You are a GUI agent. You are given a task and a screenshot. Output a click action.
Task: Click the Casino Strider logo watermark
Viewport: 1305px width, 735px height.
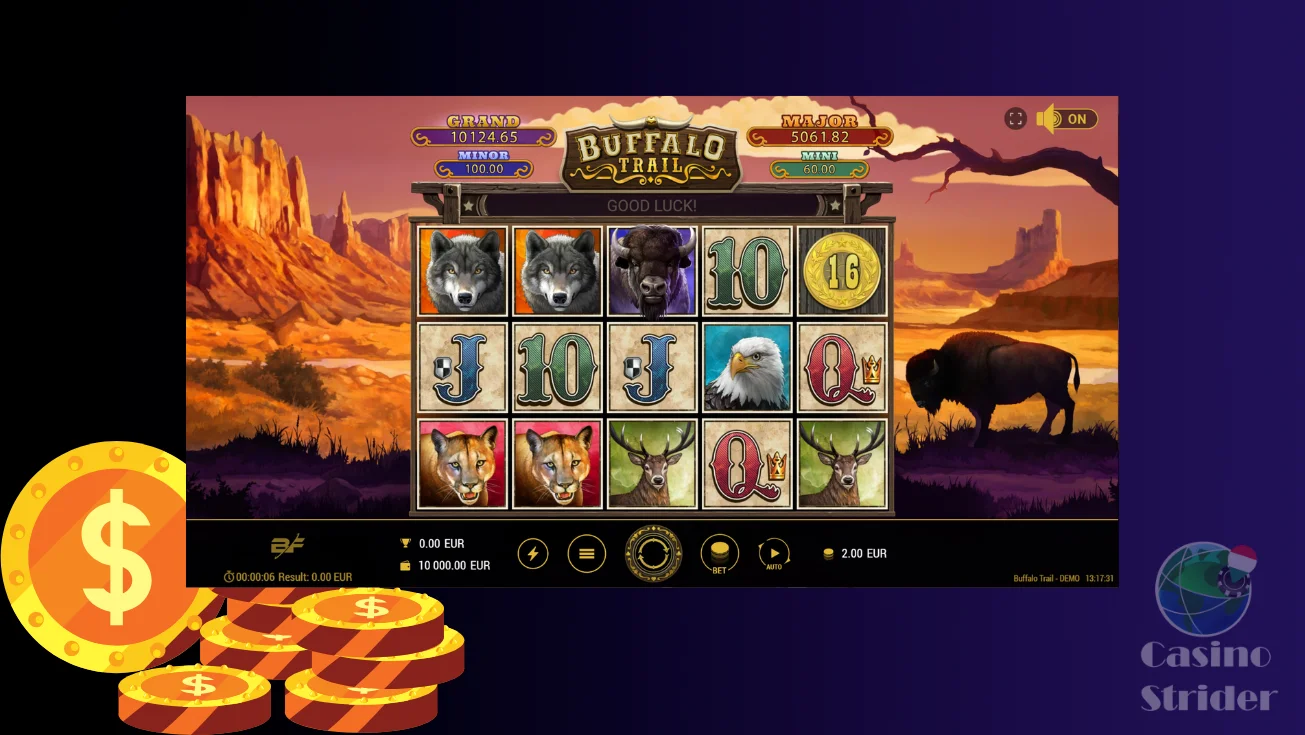point(1207,629)
